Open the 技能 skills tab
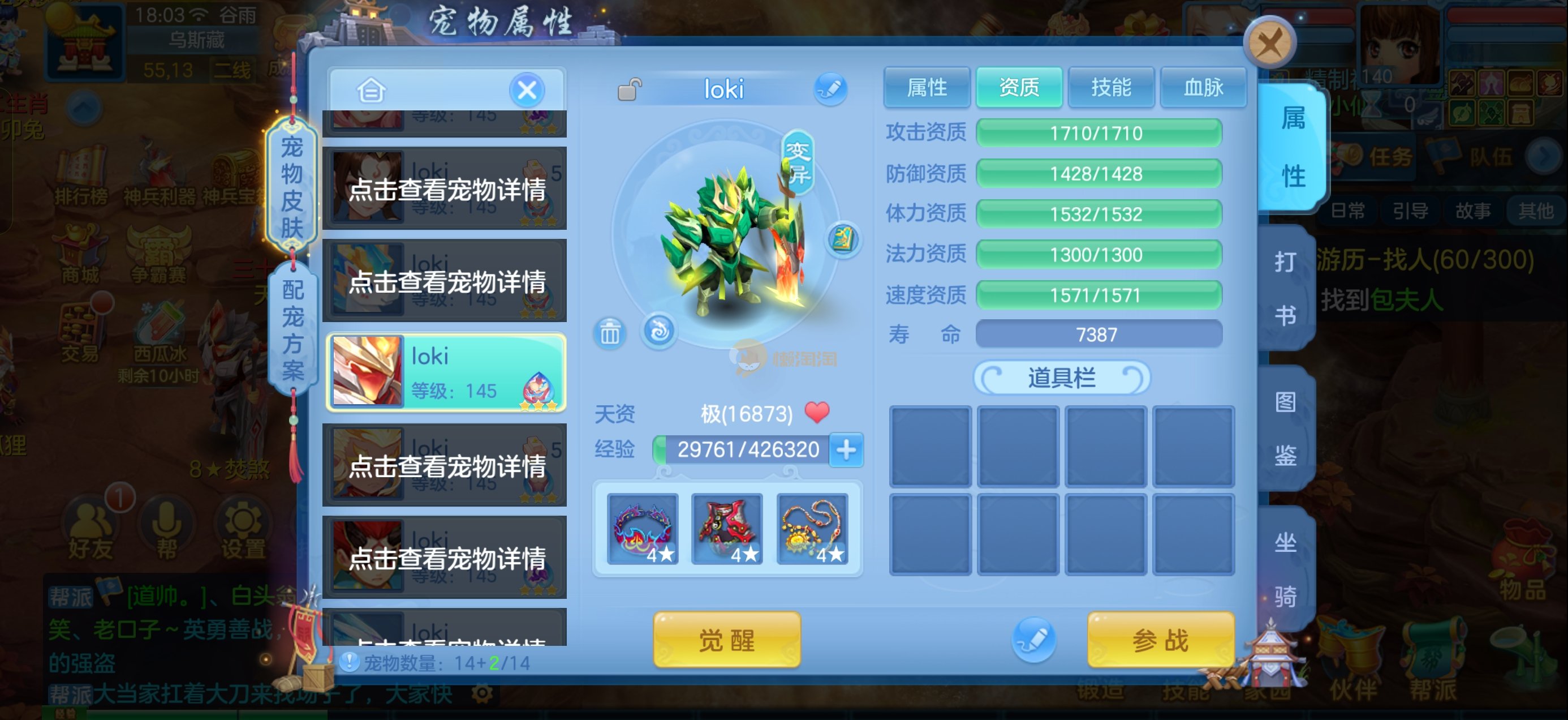Image resolution: width=1568 pixels, height=720 pixels. click(1111, 88)
